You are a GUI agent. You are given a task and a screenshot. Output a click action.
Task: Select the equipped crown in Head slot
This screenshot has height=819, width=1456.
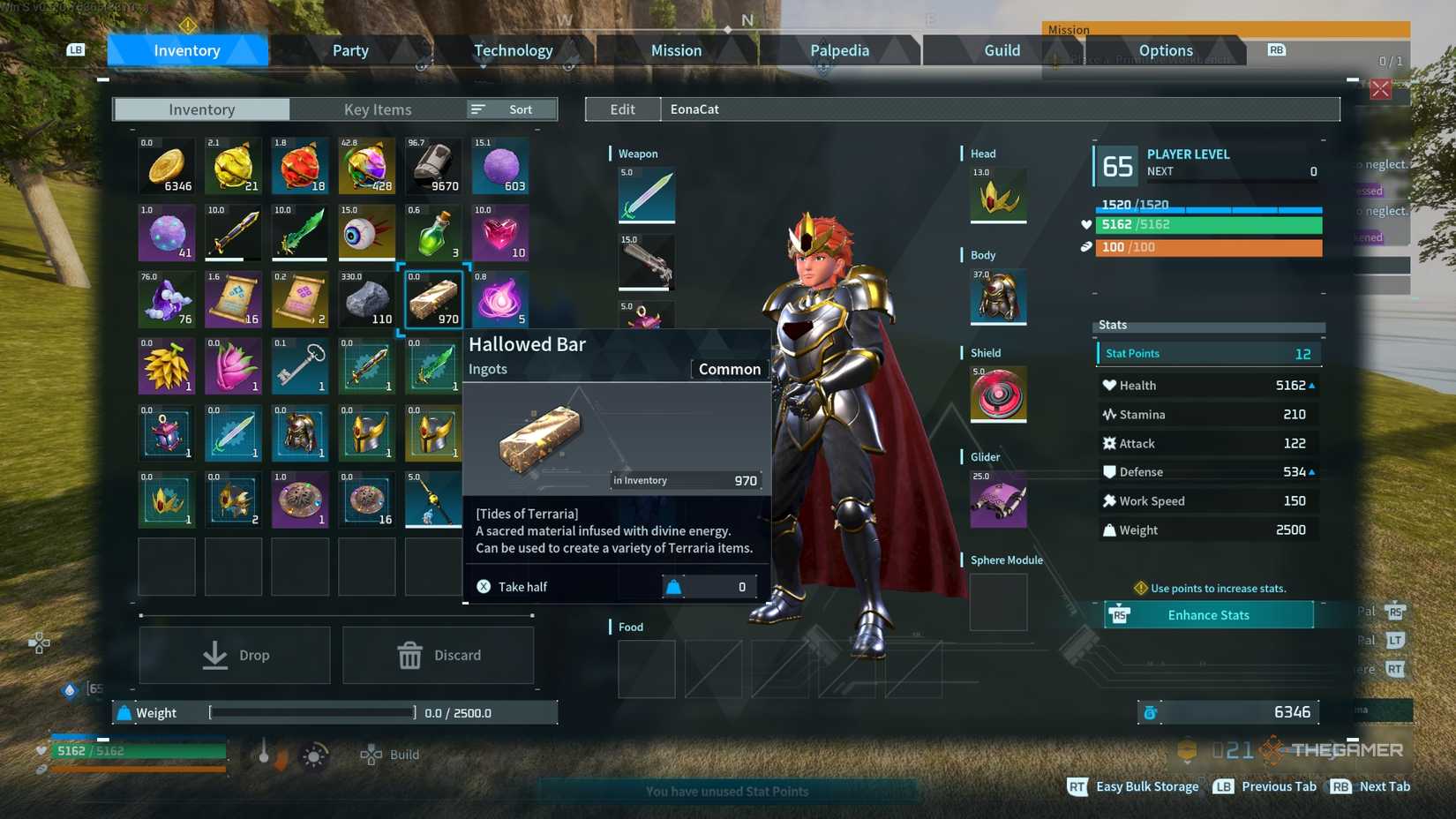(997, 196)
